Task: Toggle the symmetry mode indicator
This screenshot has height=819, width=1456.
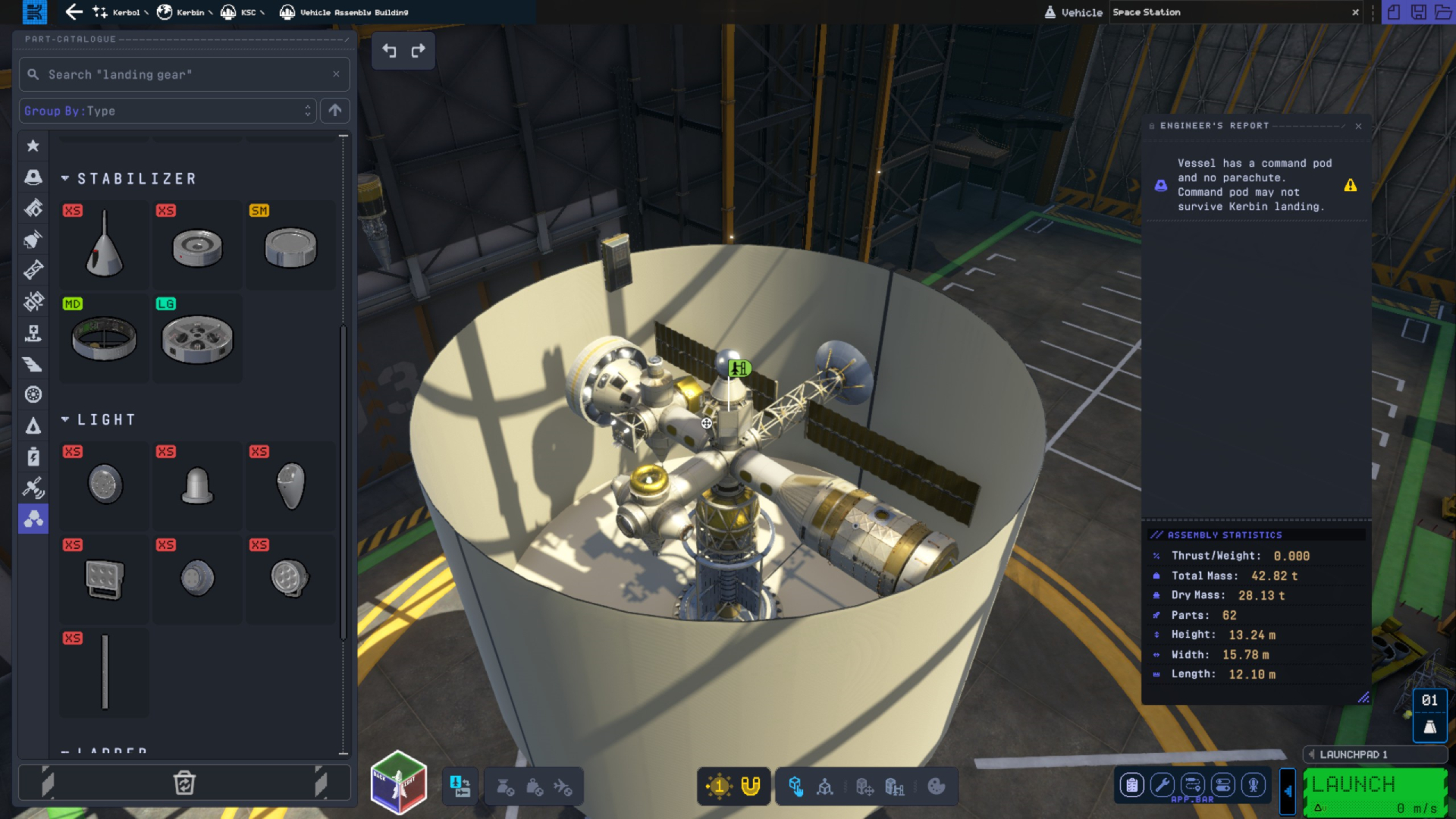Action: click(x=718, y=786)
